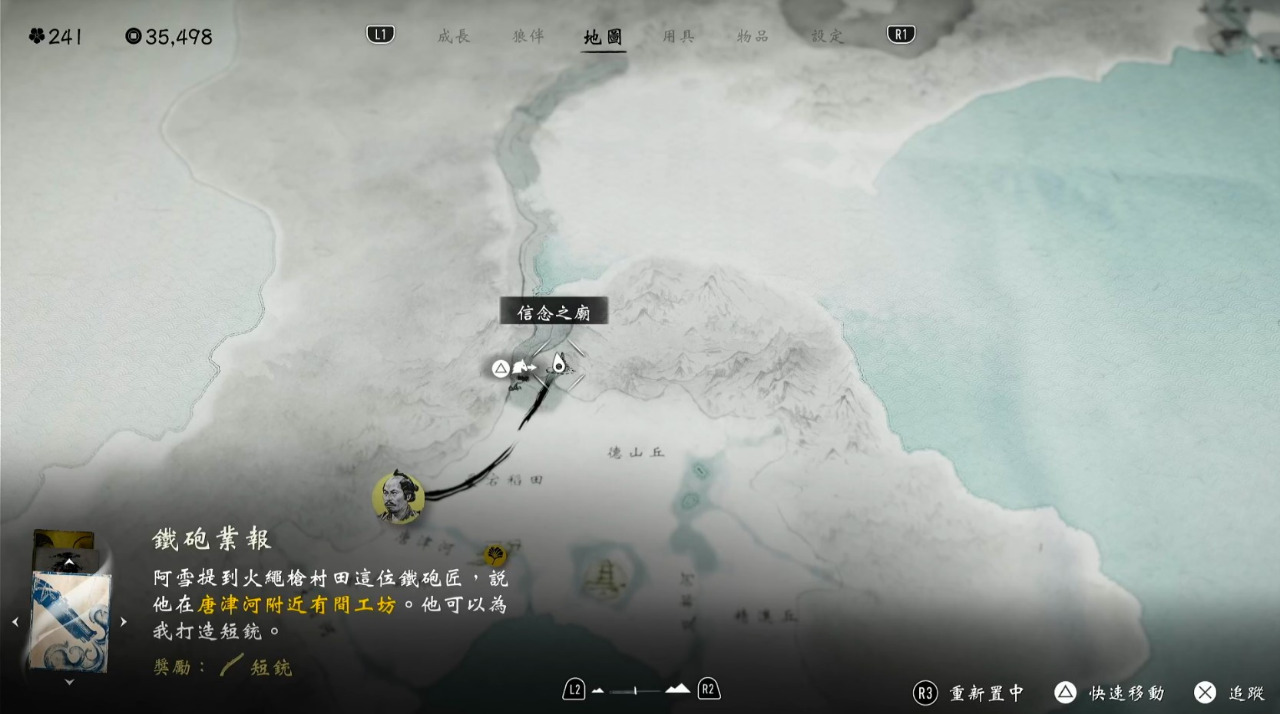The width and height of the screenshot is (1280, 714).
Task: Click the yellow ginkgo leaf map marker
Action: click(x=494, y=554)
